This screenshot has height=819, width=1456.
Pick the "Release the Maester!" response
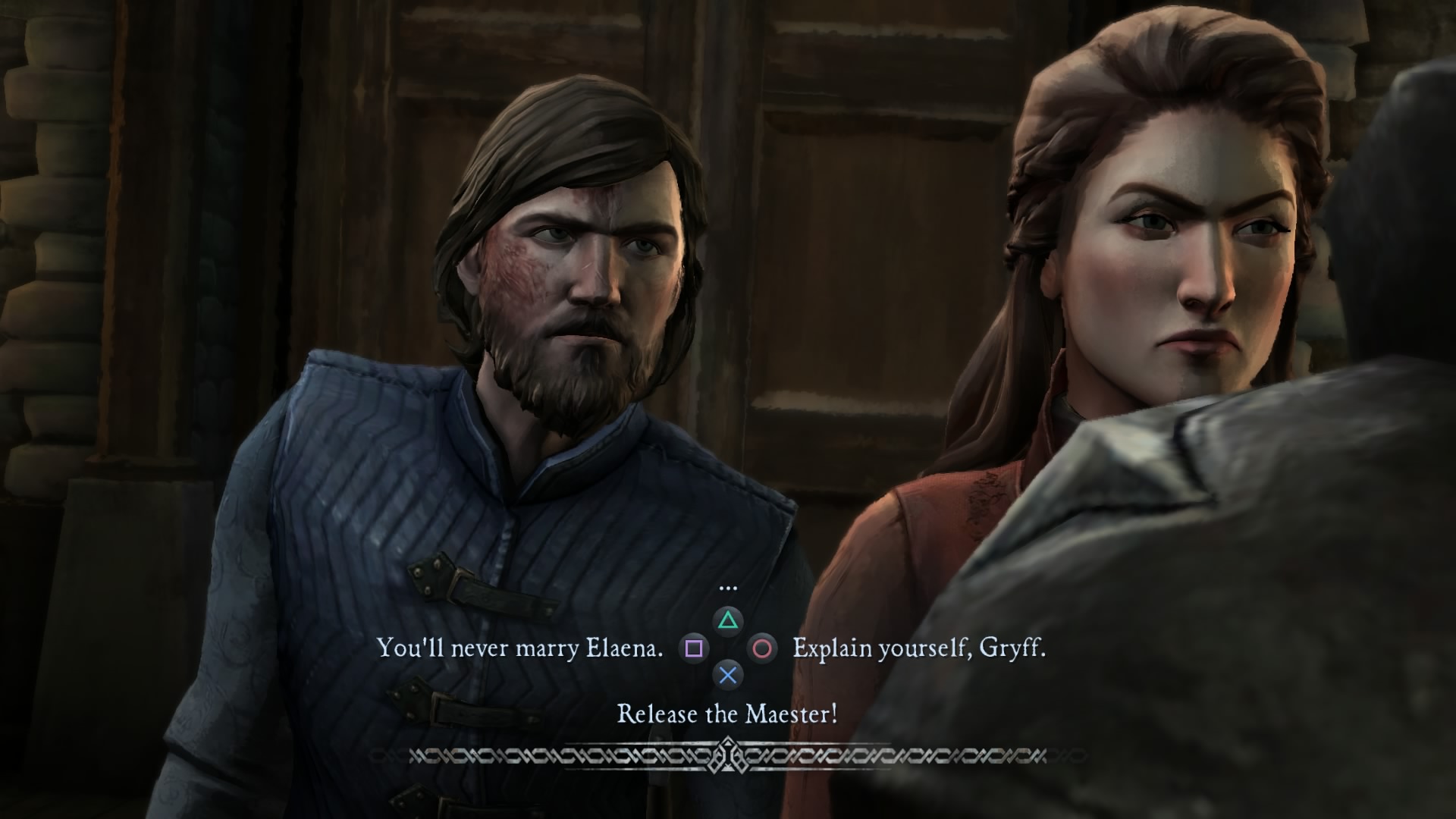click(727, 714)
